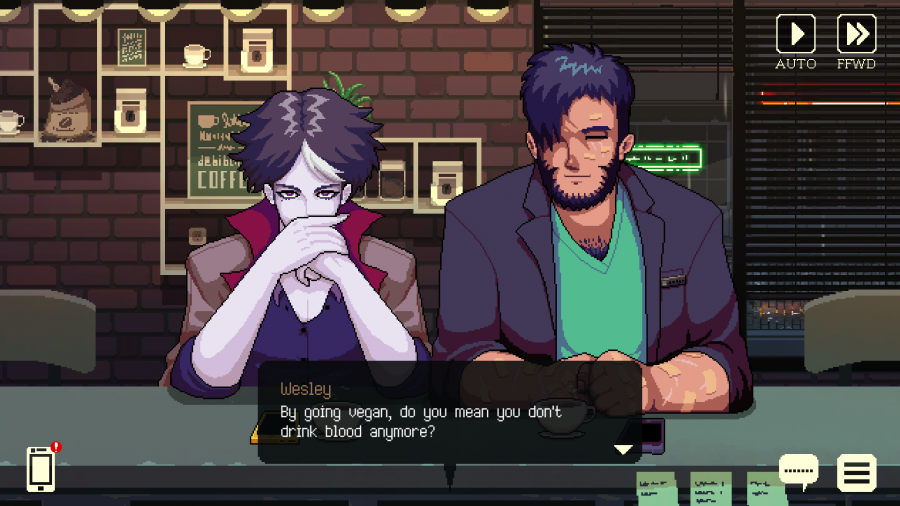The height and width of the screenshot is (506, 900).
Task: Advance dialogue with the white arrow
Action: tap(624, 450)
